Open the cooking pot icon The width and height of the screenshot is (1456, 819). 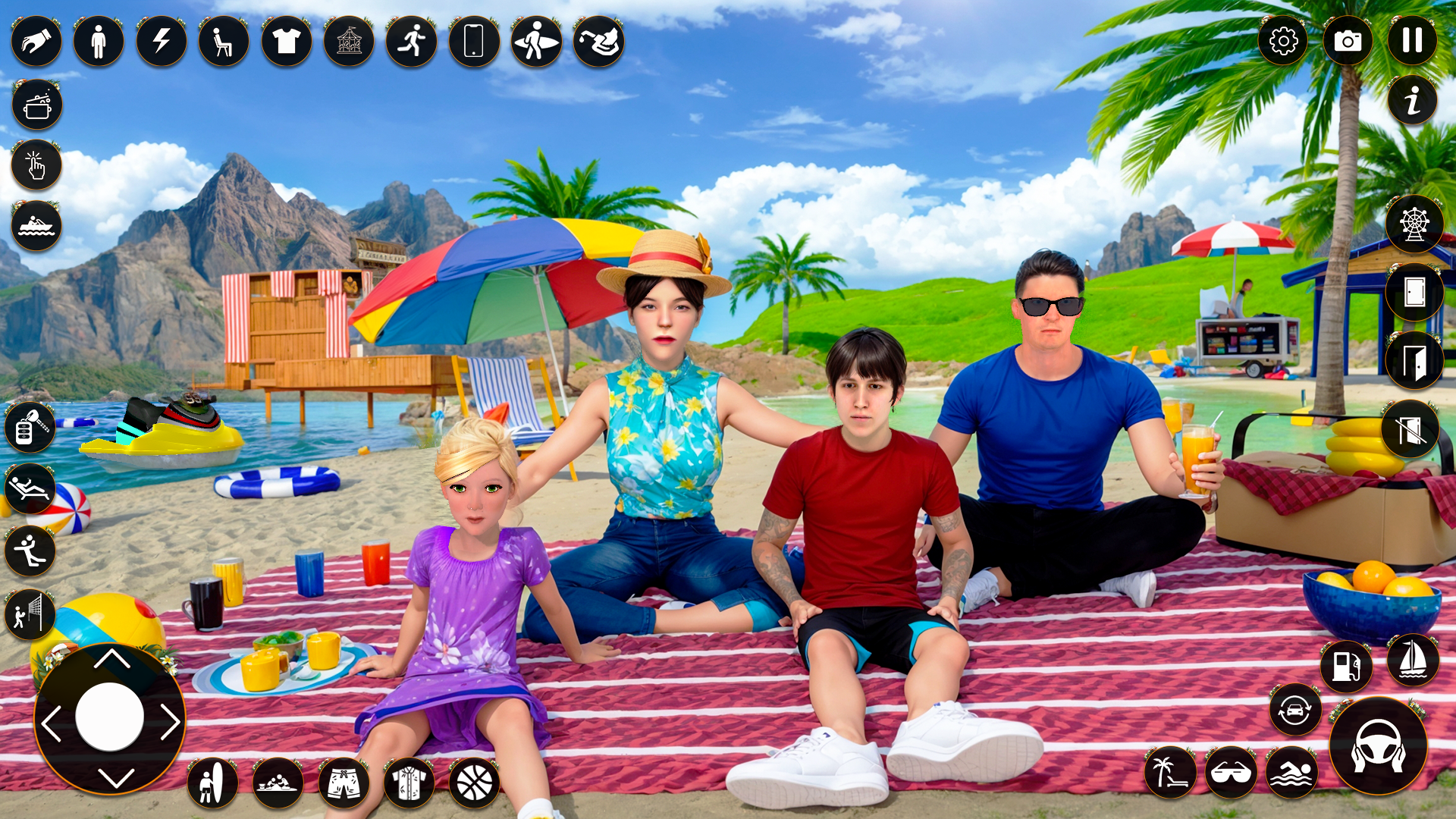tap(36, 105)
